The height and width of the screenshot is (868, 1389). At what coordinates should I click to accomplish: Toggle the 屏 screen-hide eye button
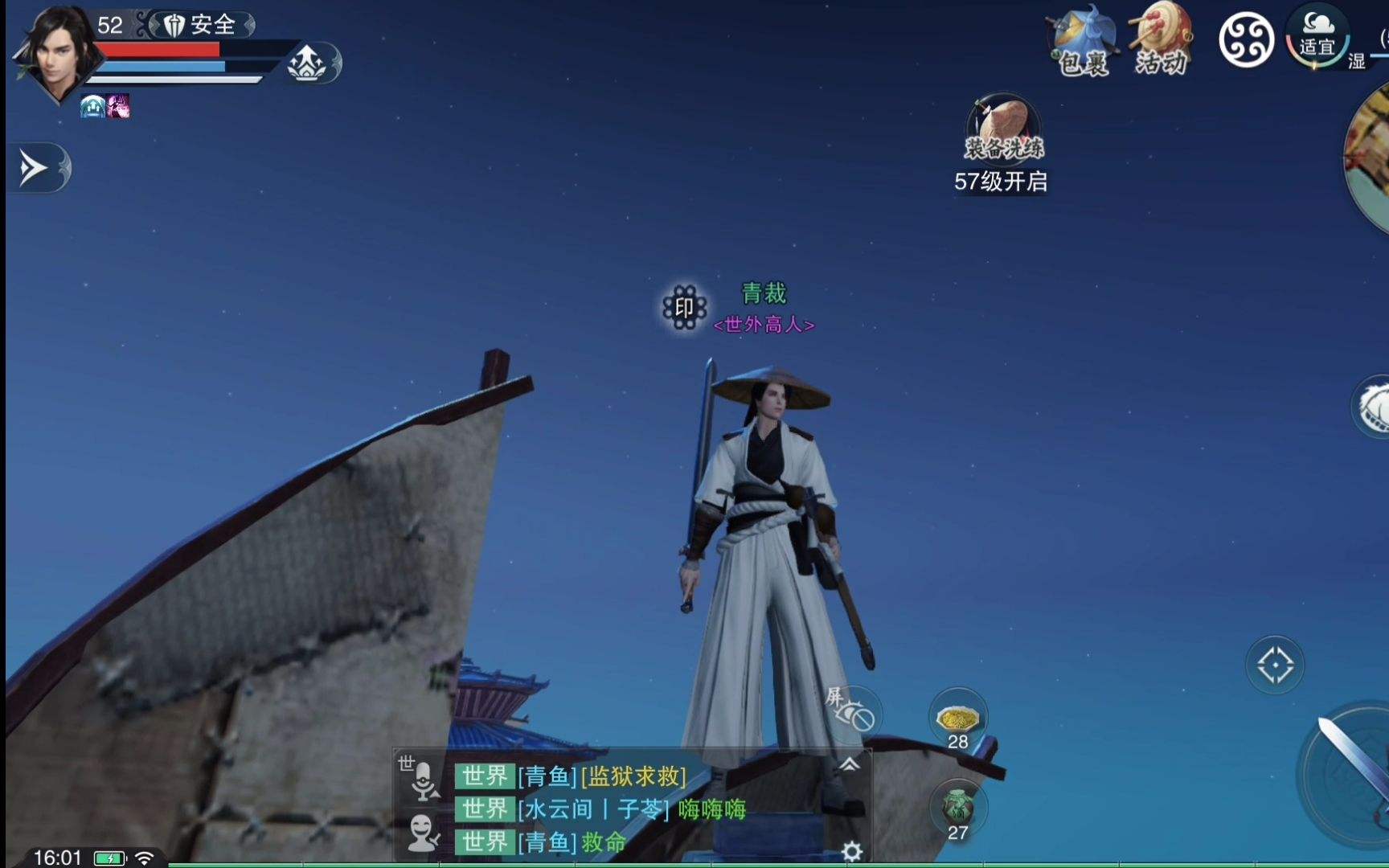852,711
